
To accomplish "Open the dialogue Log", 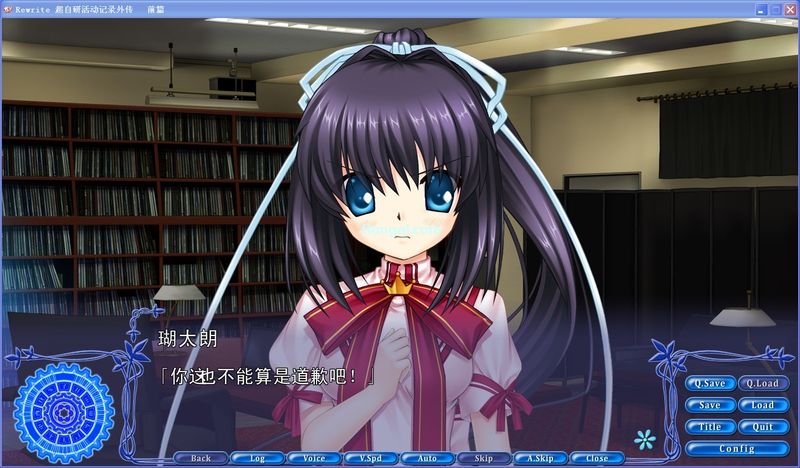I will coord(257,458).
